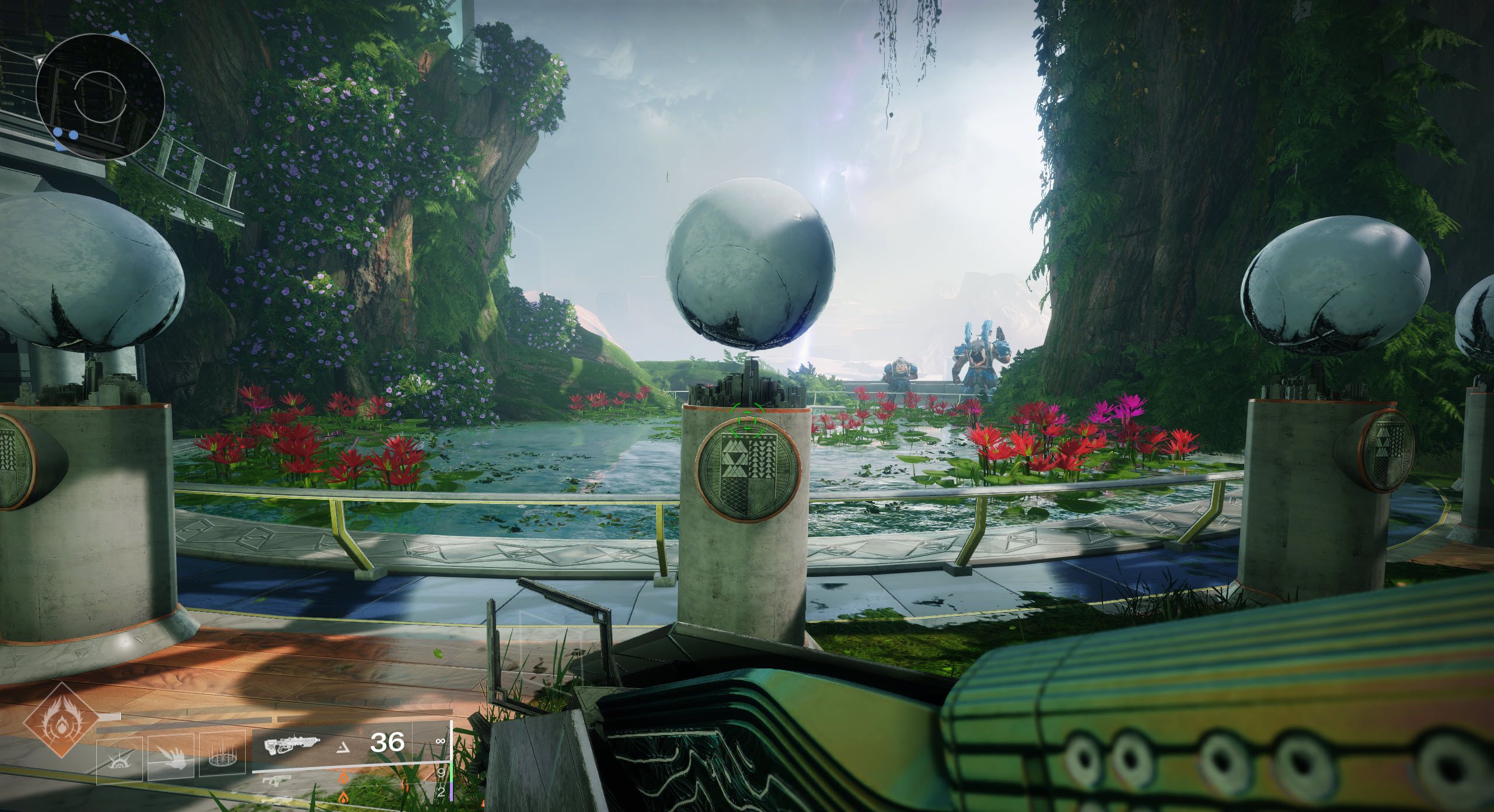Enable the infinity reserve ammo symbol
The width and height of the screenshot is (1494, 812).
pos(441,742)
